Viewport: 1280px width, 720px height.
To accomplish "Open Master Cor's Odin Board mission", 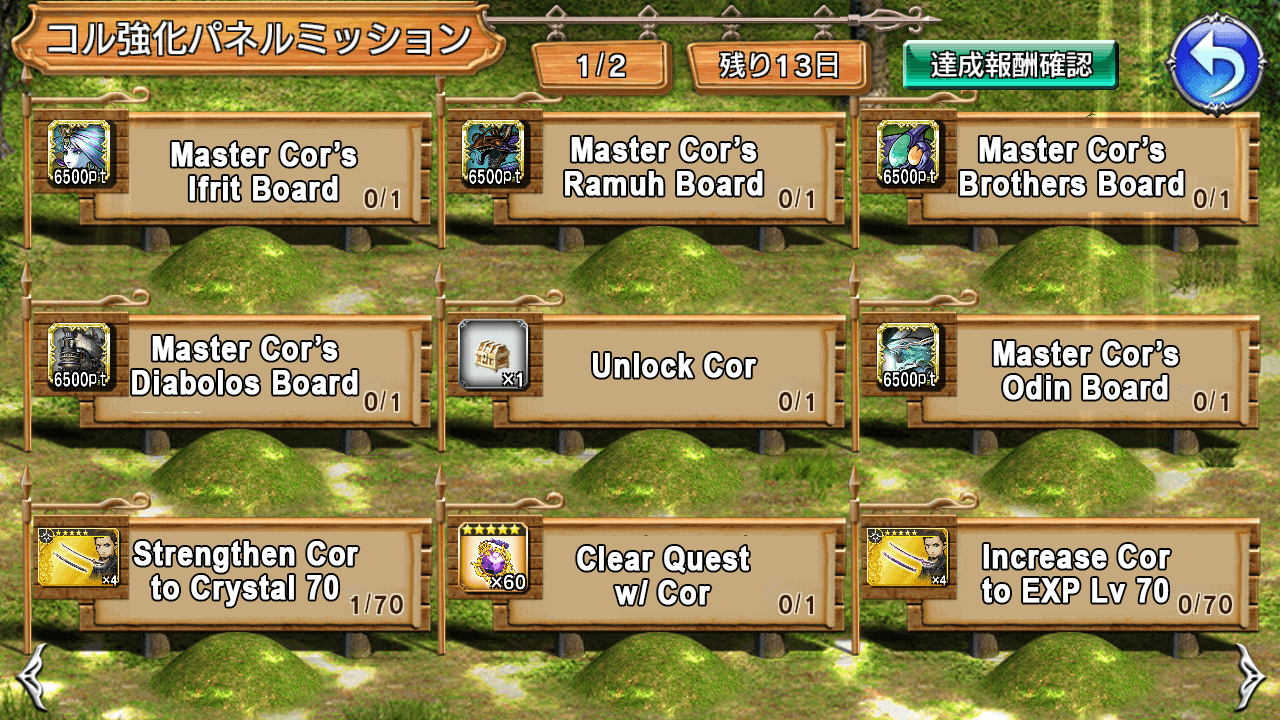I will (x=1085, y=370).
